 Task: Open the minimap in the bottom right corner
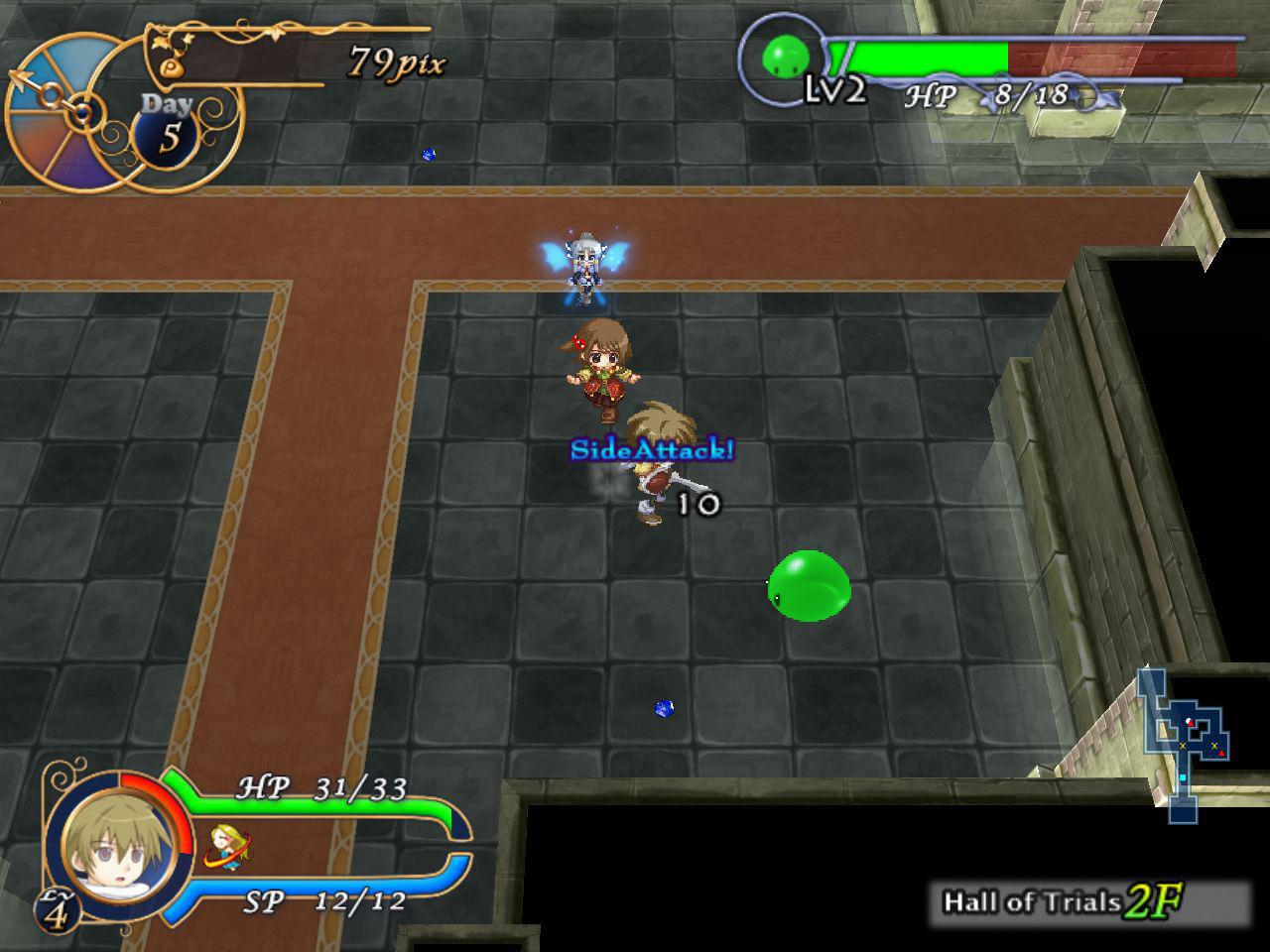1183,739
